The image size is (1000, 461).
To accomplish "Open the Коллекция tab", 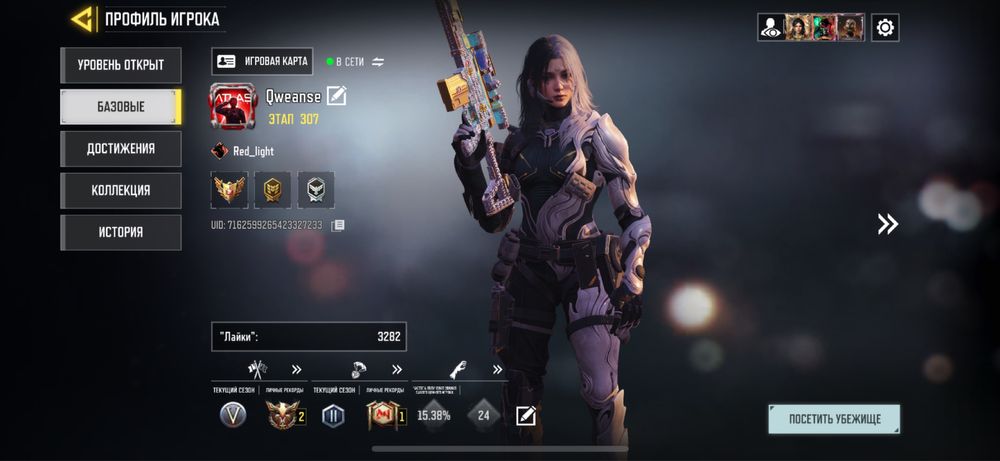I will pyautogui.click(x=120, y=190).
